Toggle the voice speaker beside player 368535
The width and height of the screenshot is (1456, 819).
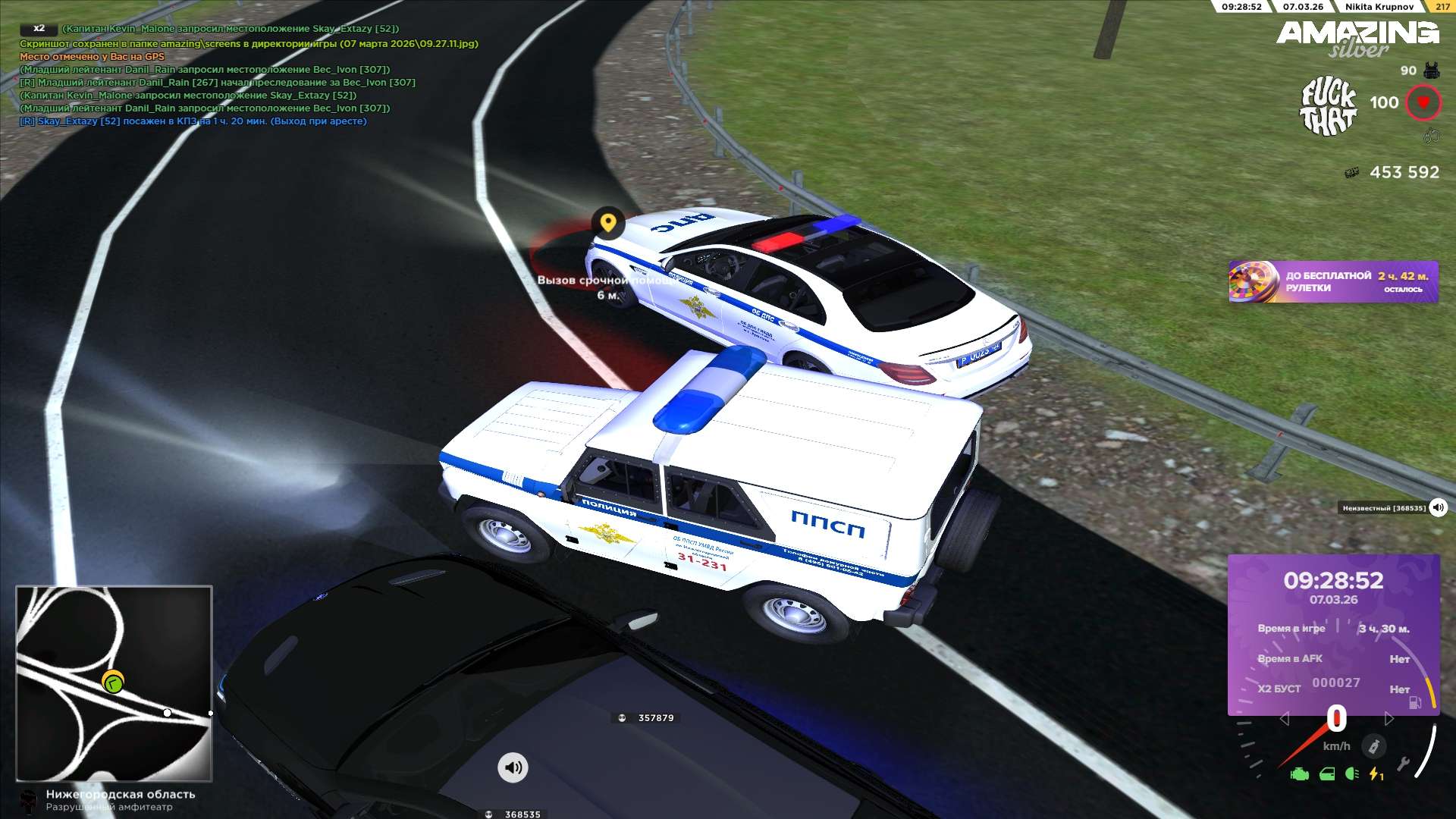pyautogui.click(x=1438, y=508)
